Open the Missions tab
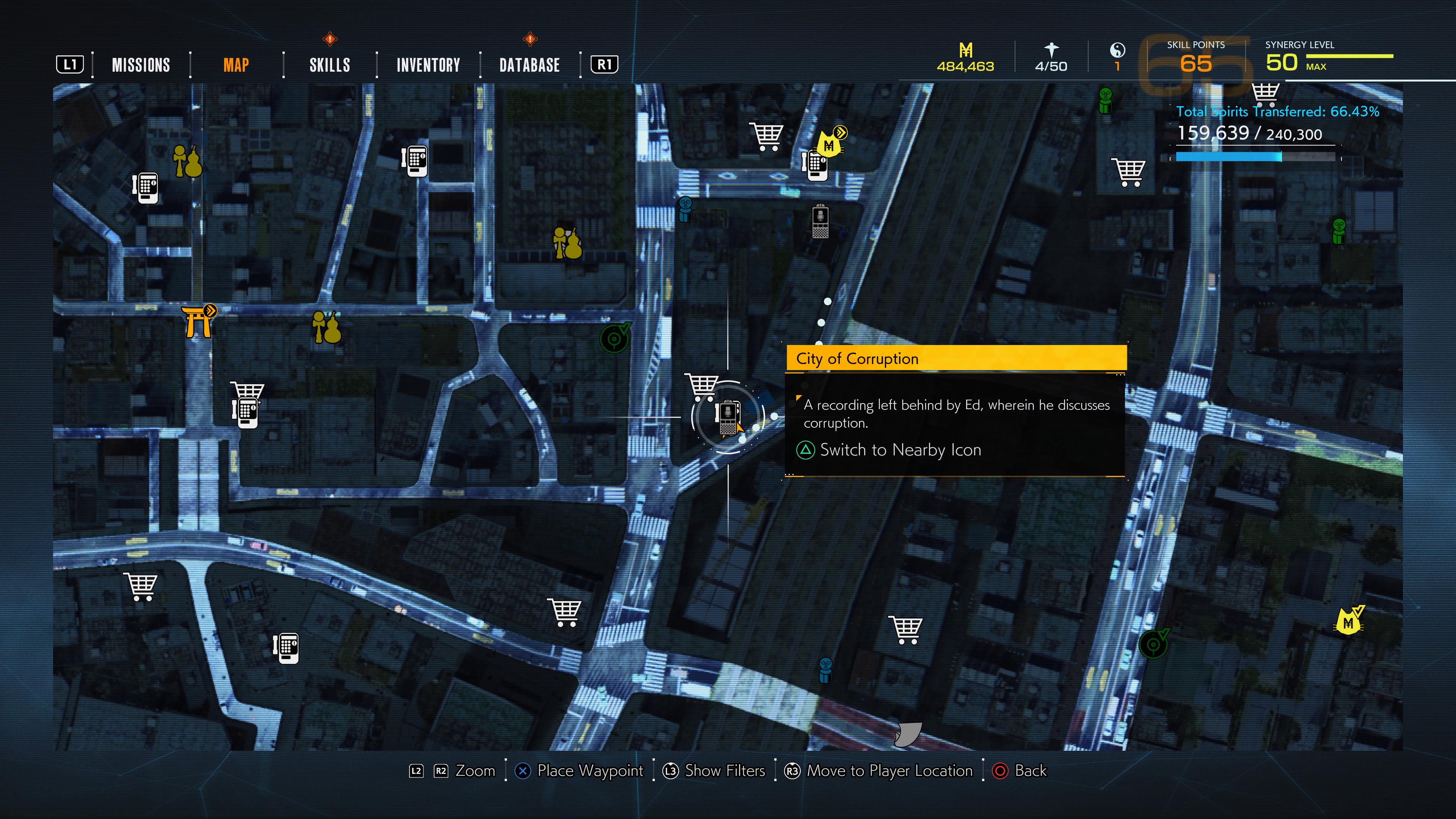1456x819 pixels. (x=141, y=65)
